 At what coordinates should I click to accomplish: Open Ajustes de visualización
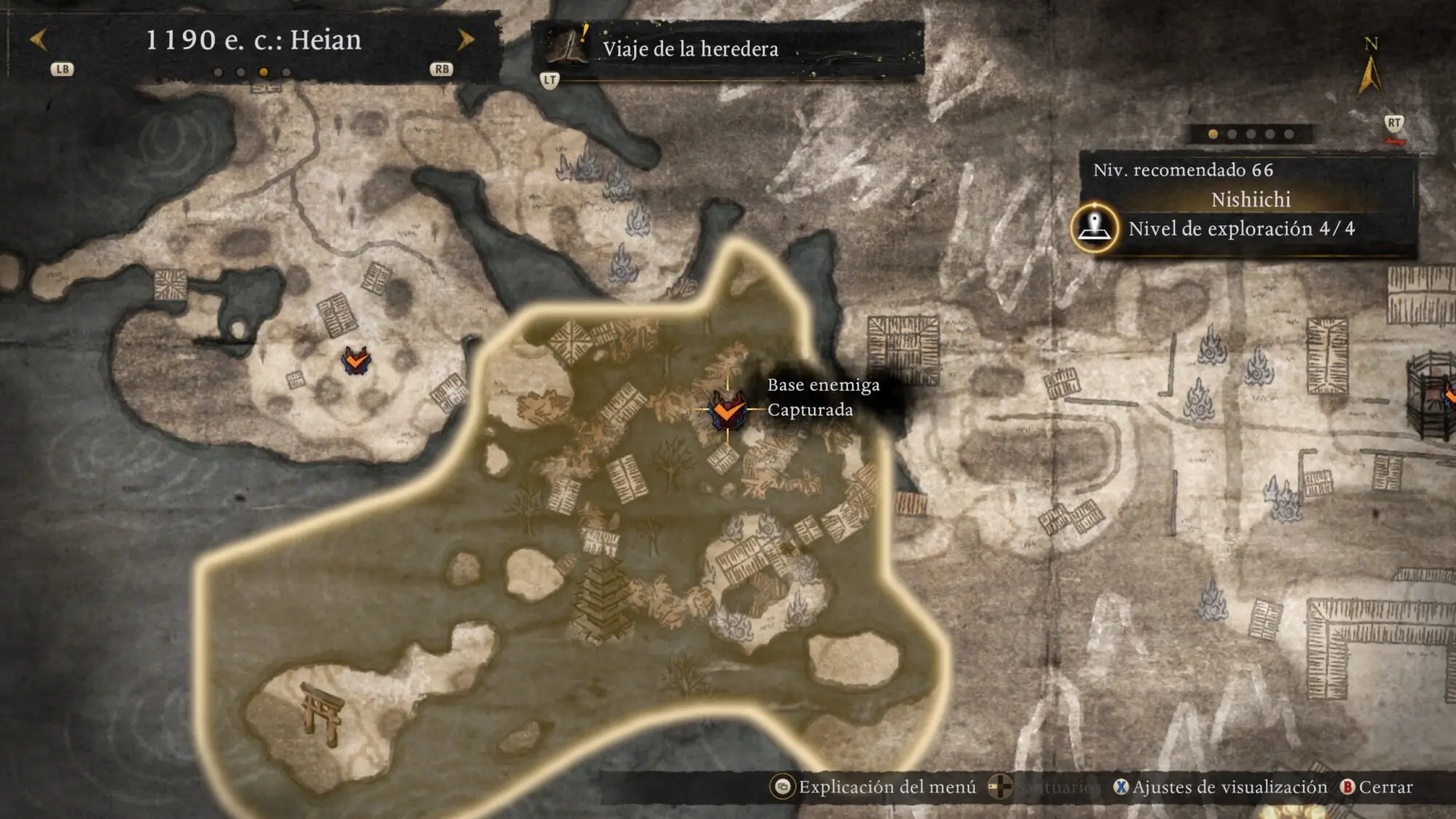(1221, 787)
